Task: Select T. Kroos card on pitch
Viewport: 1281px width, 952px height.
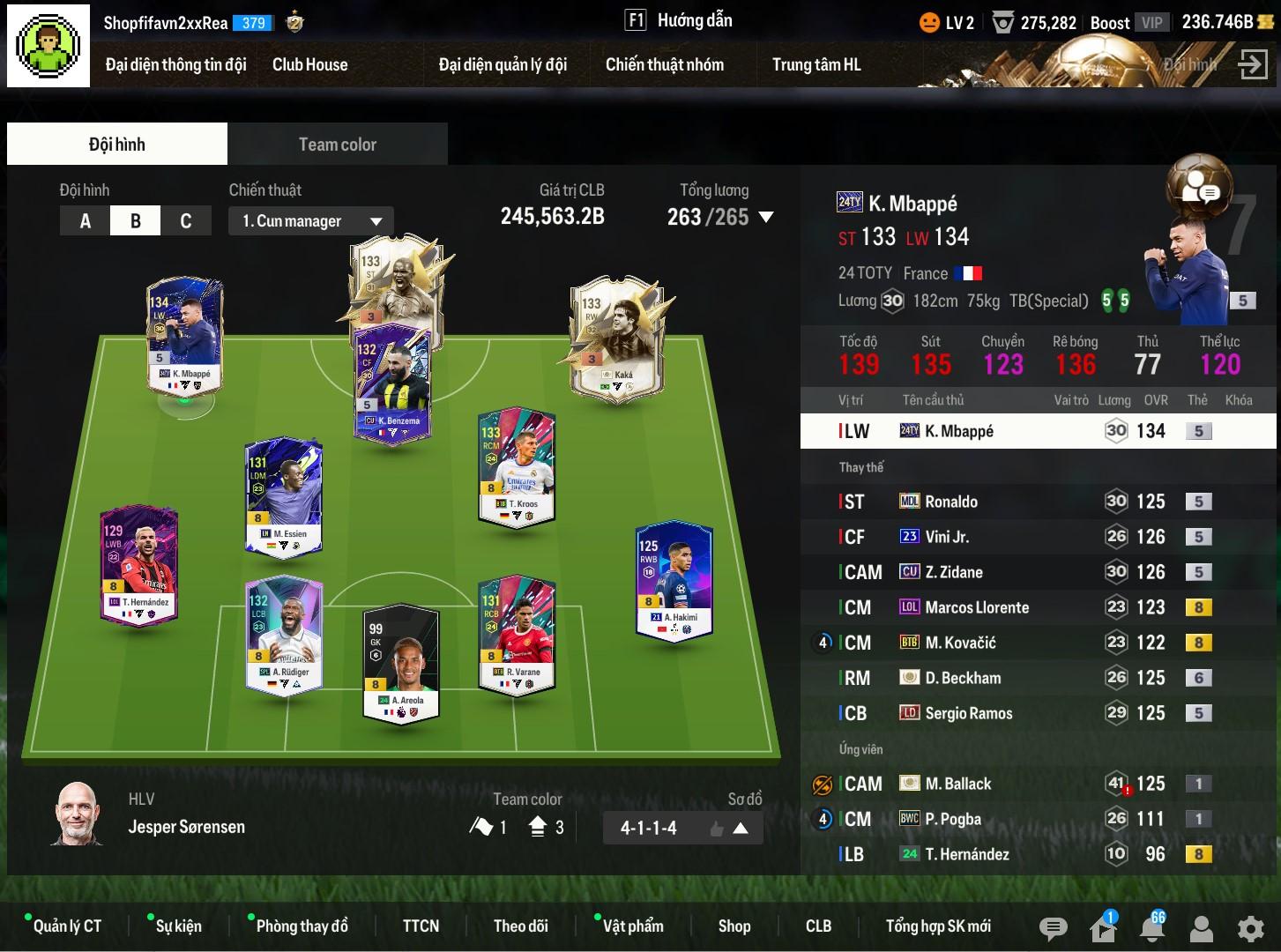Action: click(517, 465)
